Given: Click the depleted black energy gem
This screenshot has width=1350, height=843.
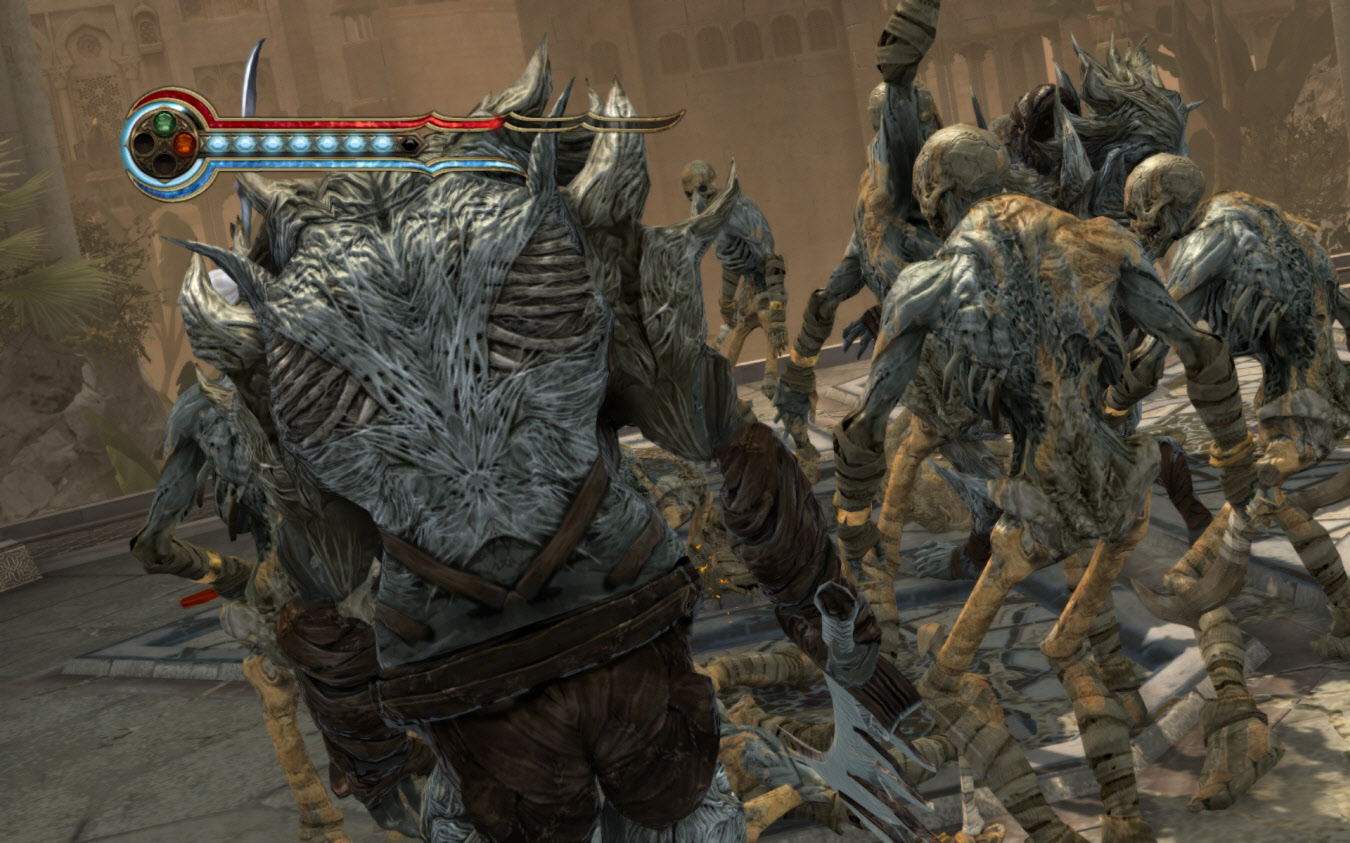Looking at the screenshot, I should coord(408,145).
